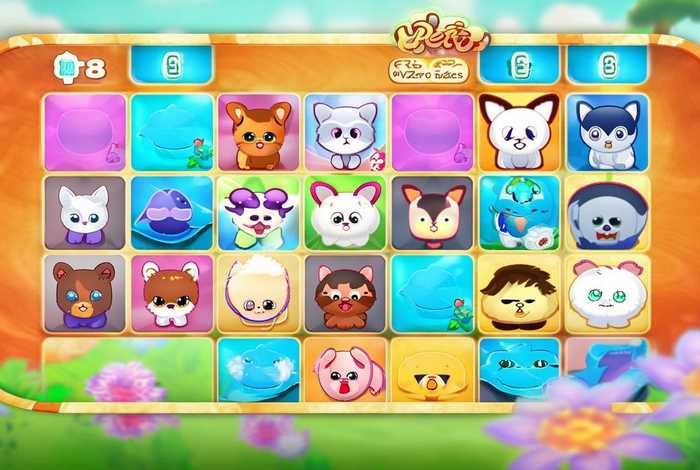Select the orange kitten tile

[259, 132]
